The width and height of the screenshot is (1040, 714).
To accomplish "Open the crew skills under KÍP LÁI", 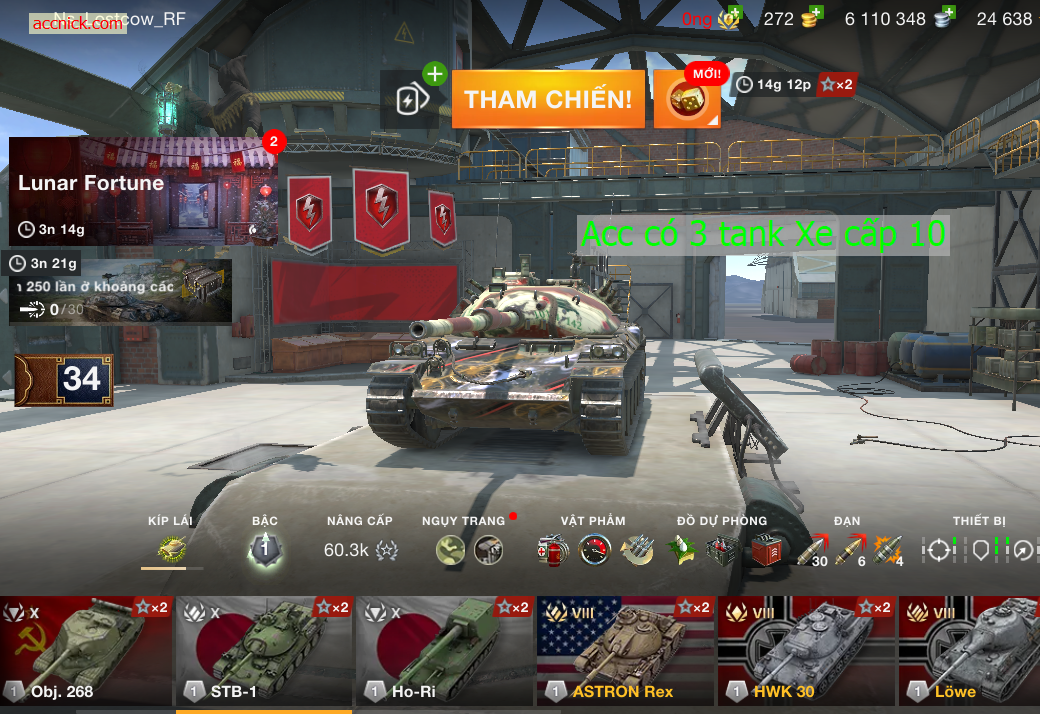I will pos(172,548).
